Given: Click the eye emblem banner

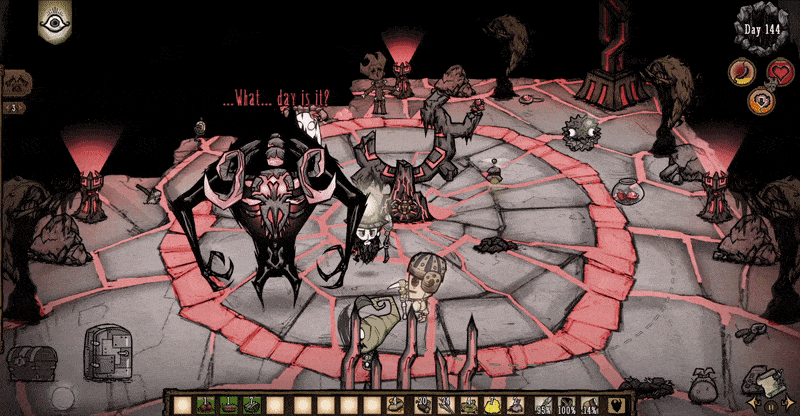Looking at the screenshot, I should click(x=52, y=20).
